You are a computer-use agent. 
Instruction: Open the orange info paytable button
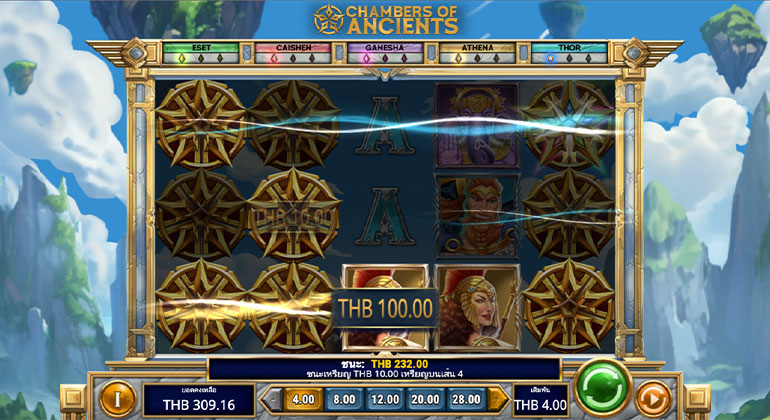[116, 398]
